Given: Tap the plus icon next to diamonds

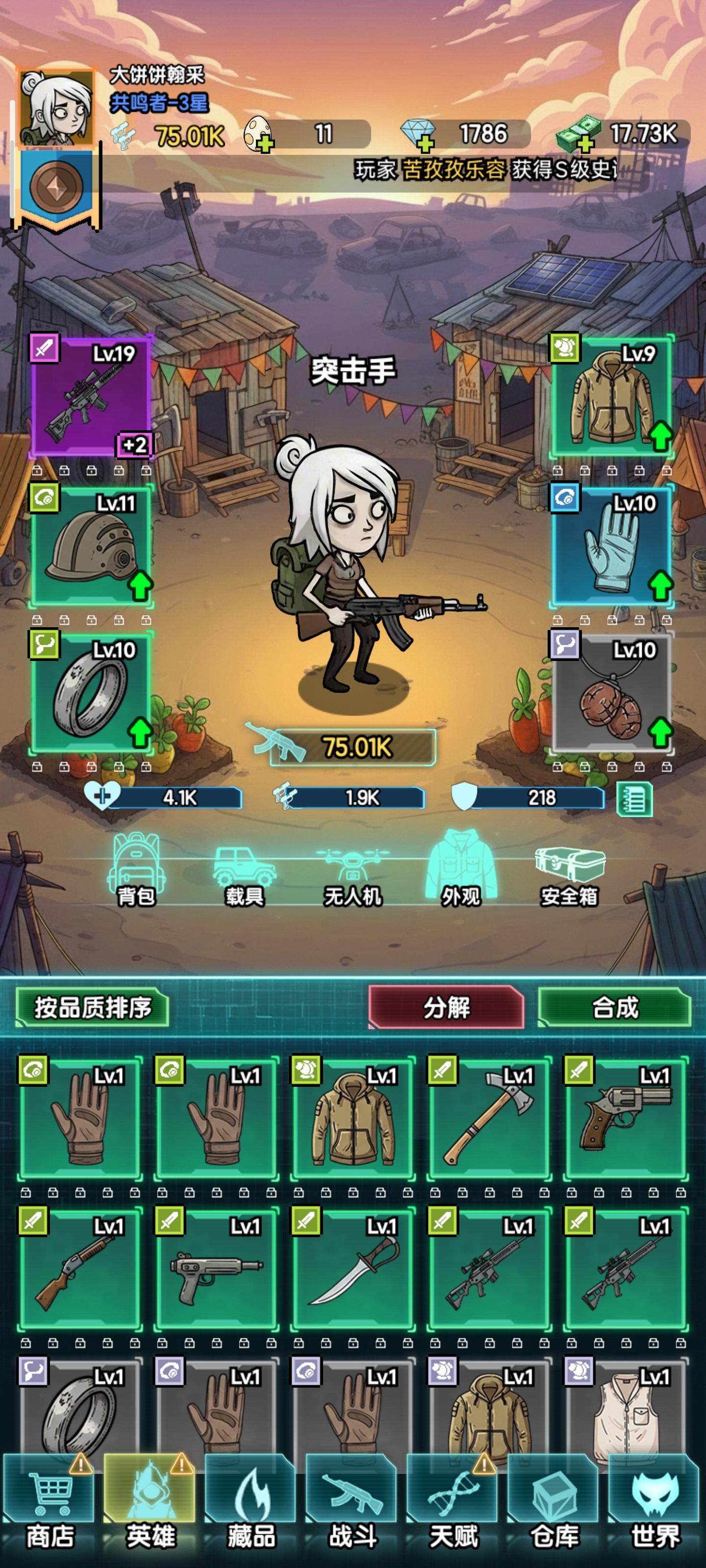Looking at the screenshot, I should click(x=427, y=144).
